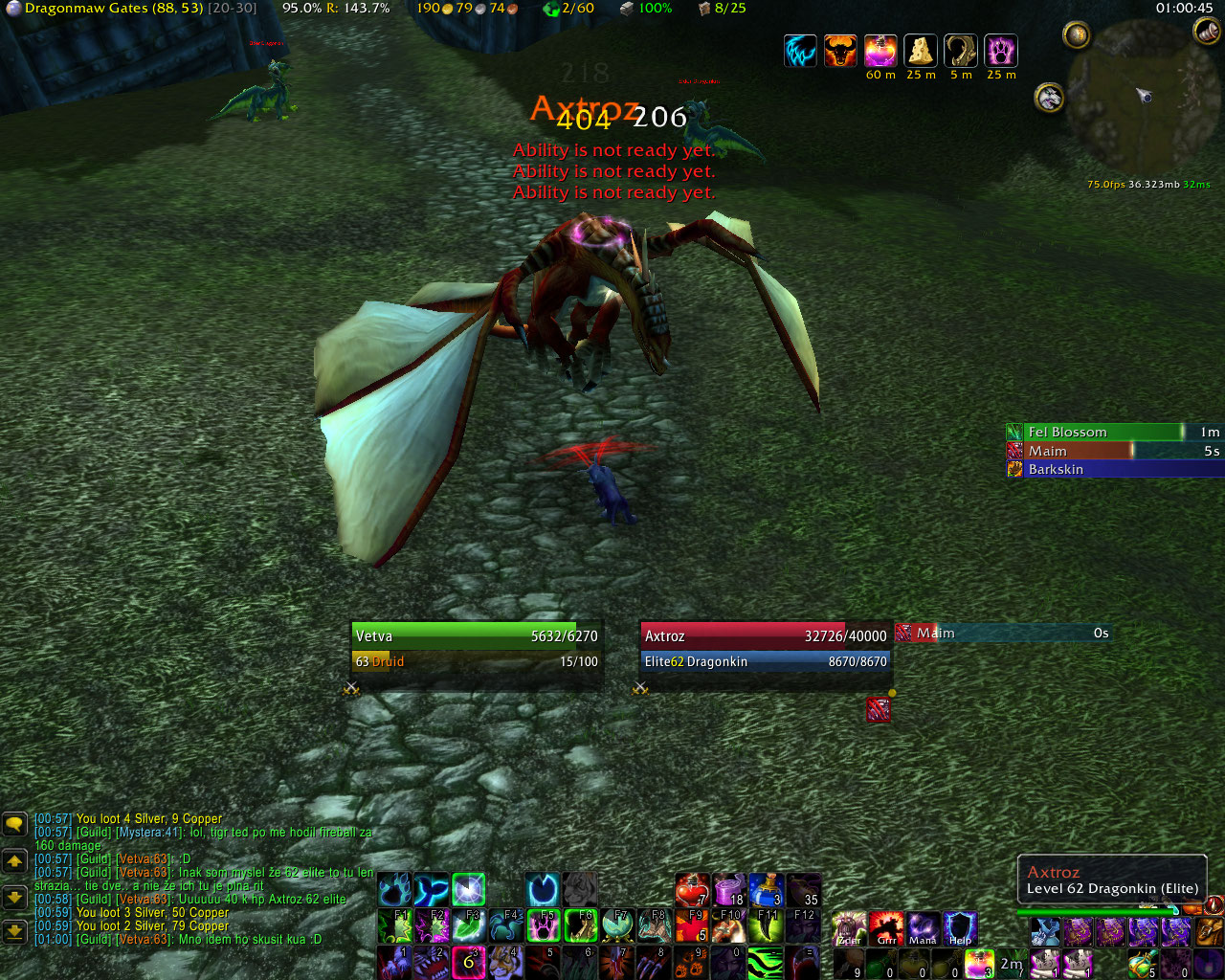Use the purple bandage roll item

click(x=729, y=890)
